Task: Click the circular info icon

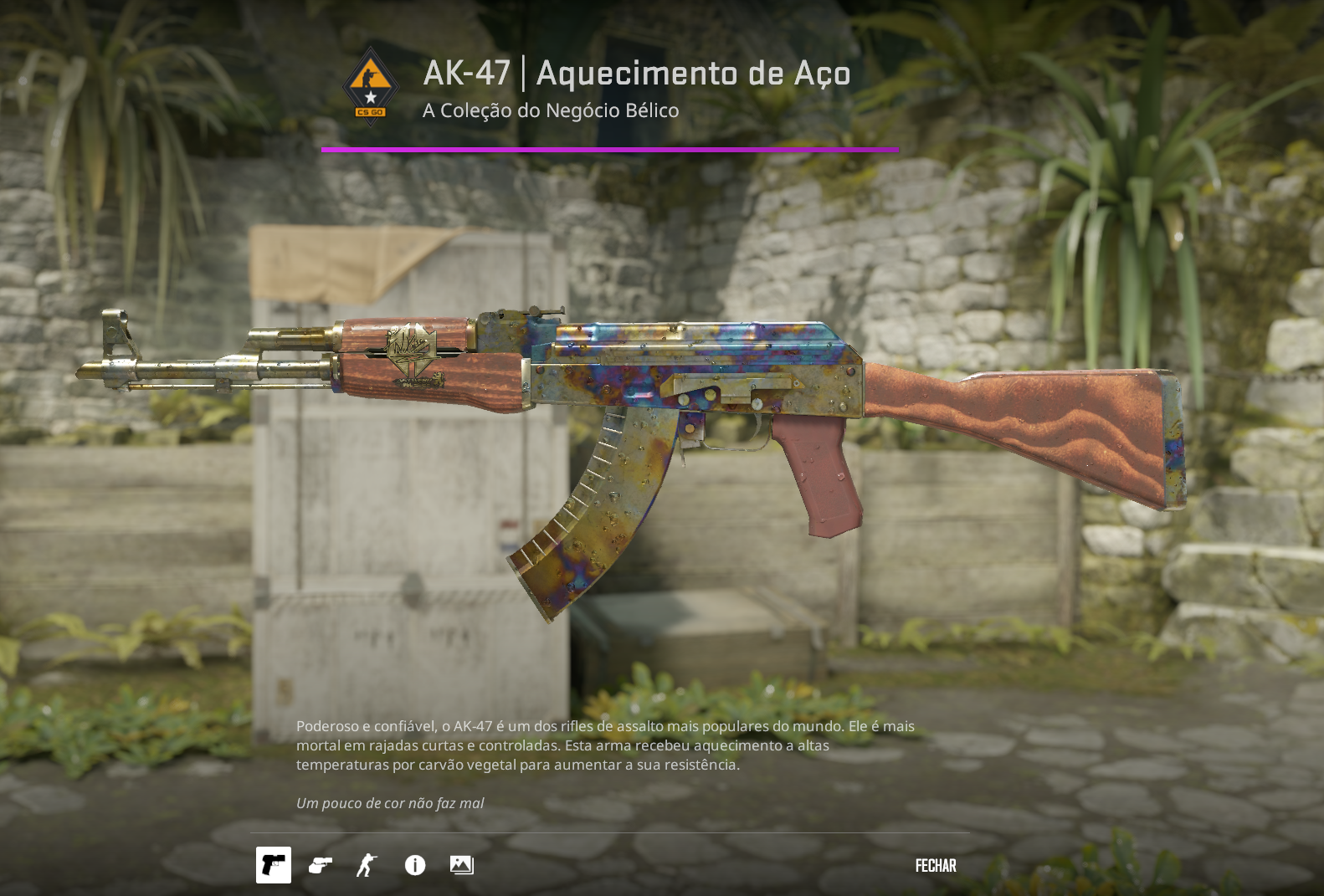Action: pos(413,867)
